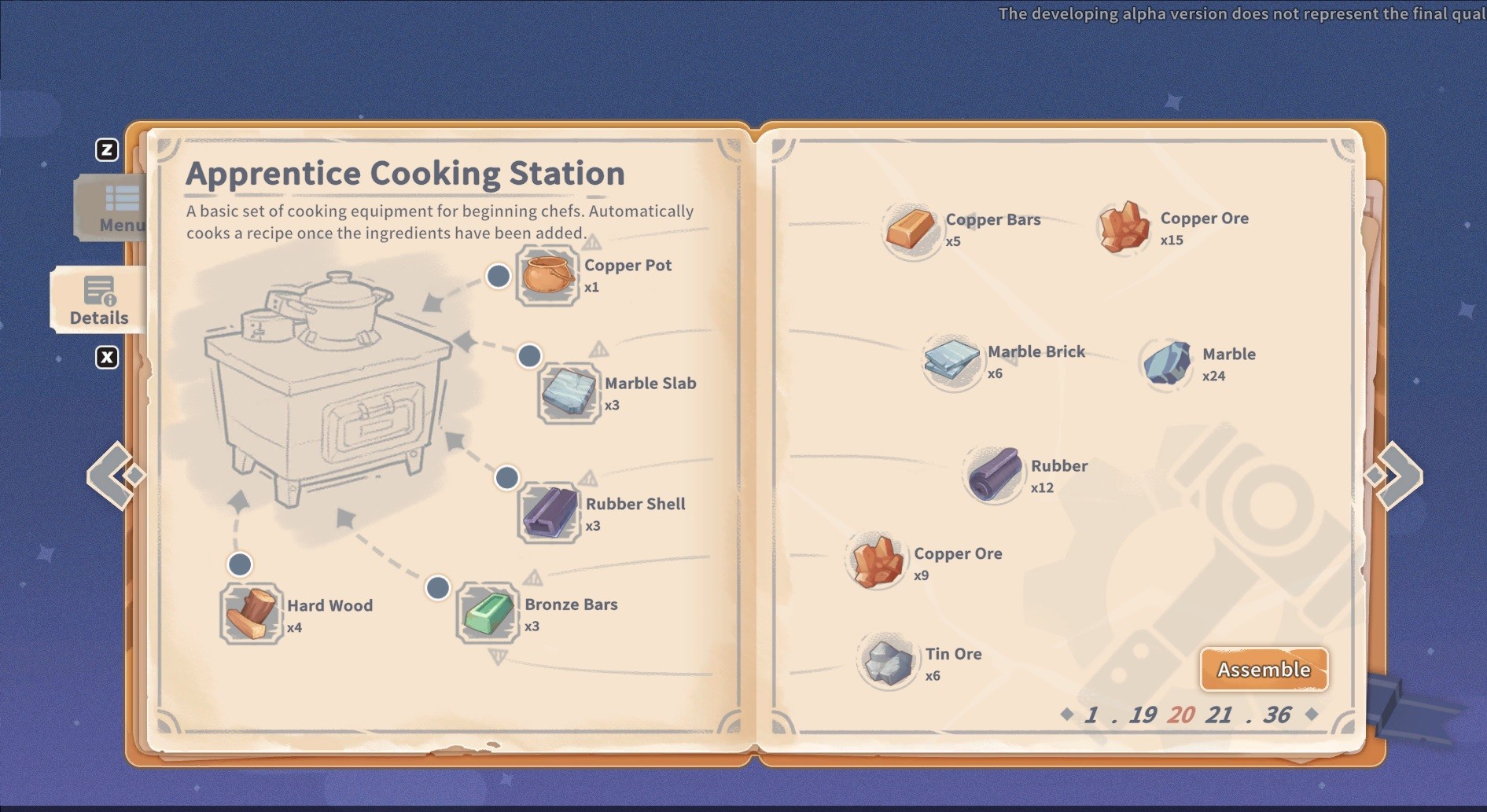Viewport: 1487px width, 812px height.
Task: Select the Rubber roll material icon
Action: pyautogui.click(x=995, y=475)
